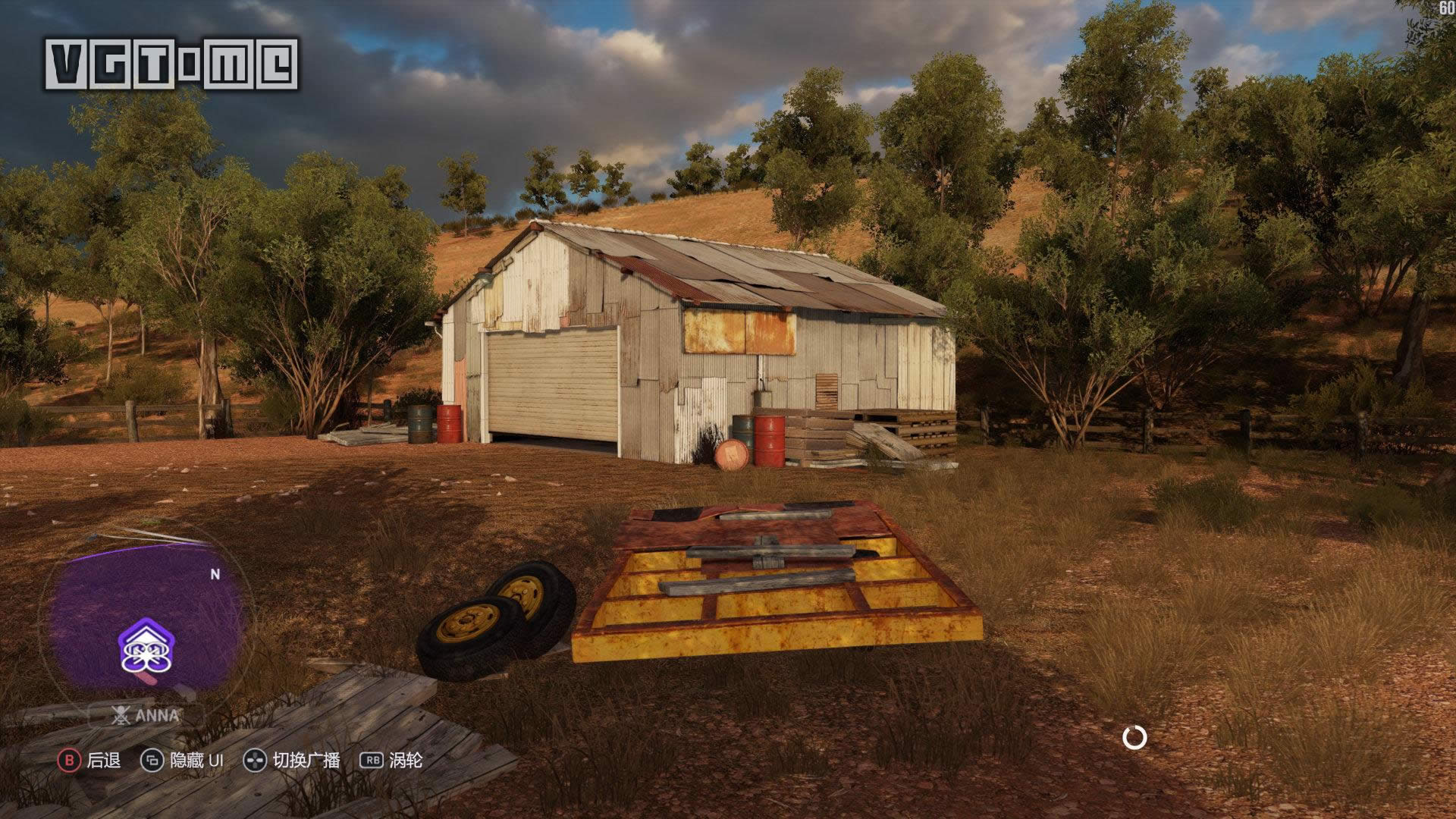The height and width of the screenshot is (819, 1456).
Task: Click the VGTime watermark logo
Action: (x=172, y=65)
